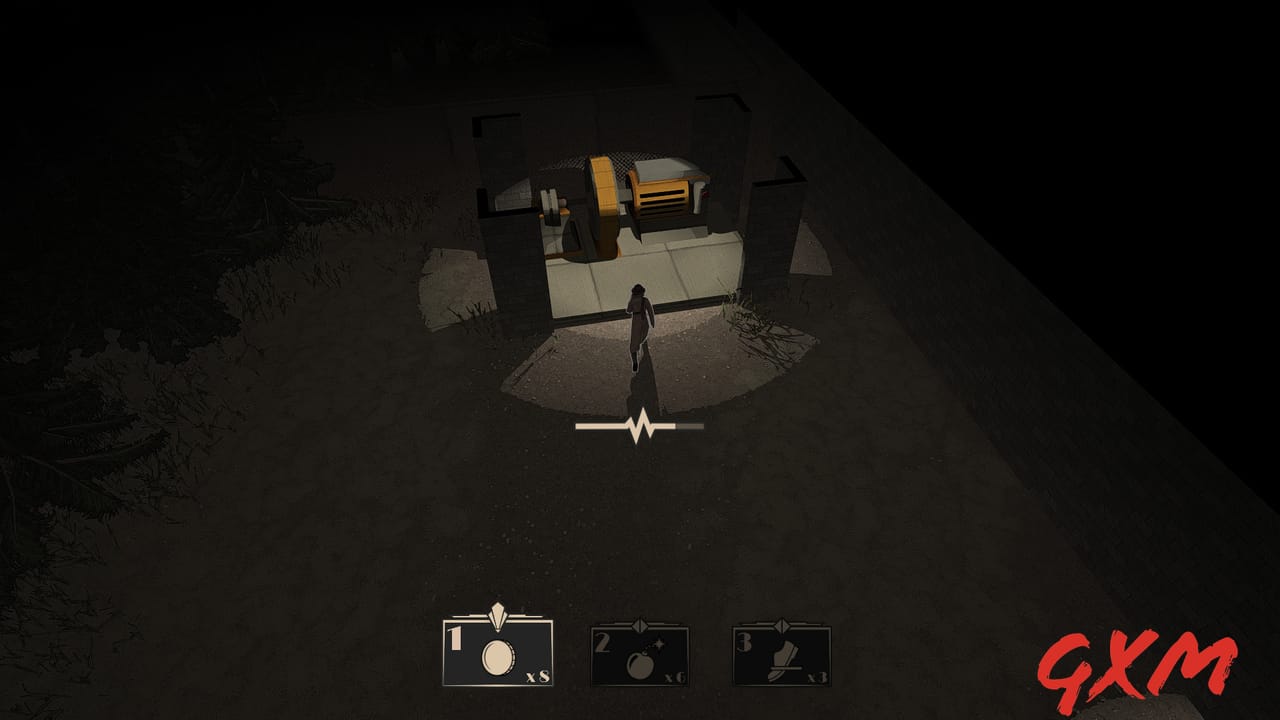Click the x6 count label on the bomb slot
The height and width of the screenshot is (720, 1280).
(x=675, y=679)
